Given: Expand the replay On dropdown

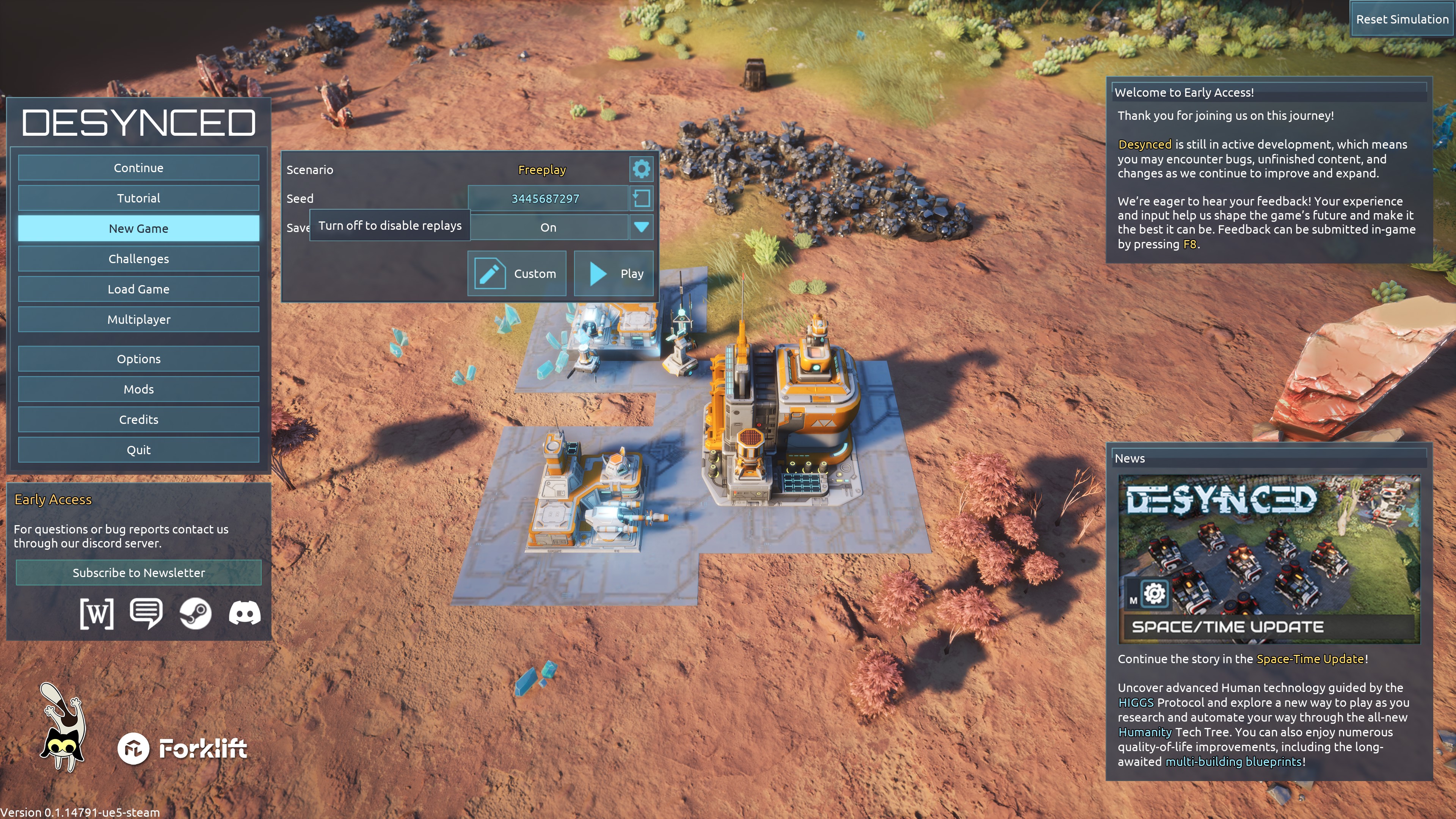Looking at the screenshot, I should (641, 227).
